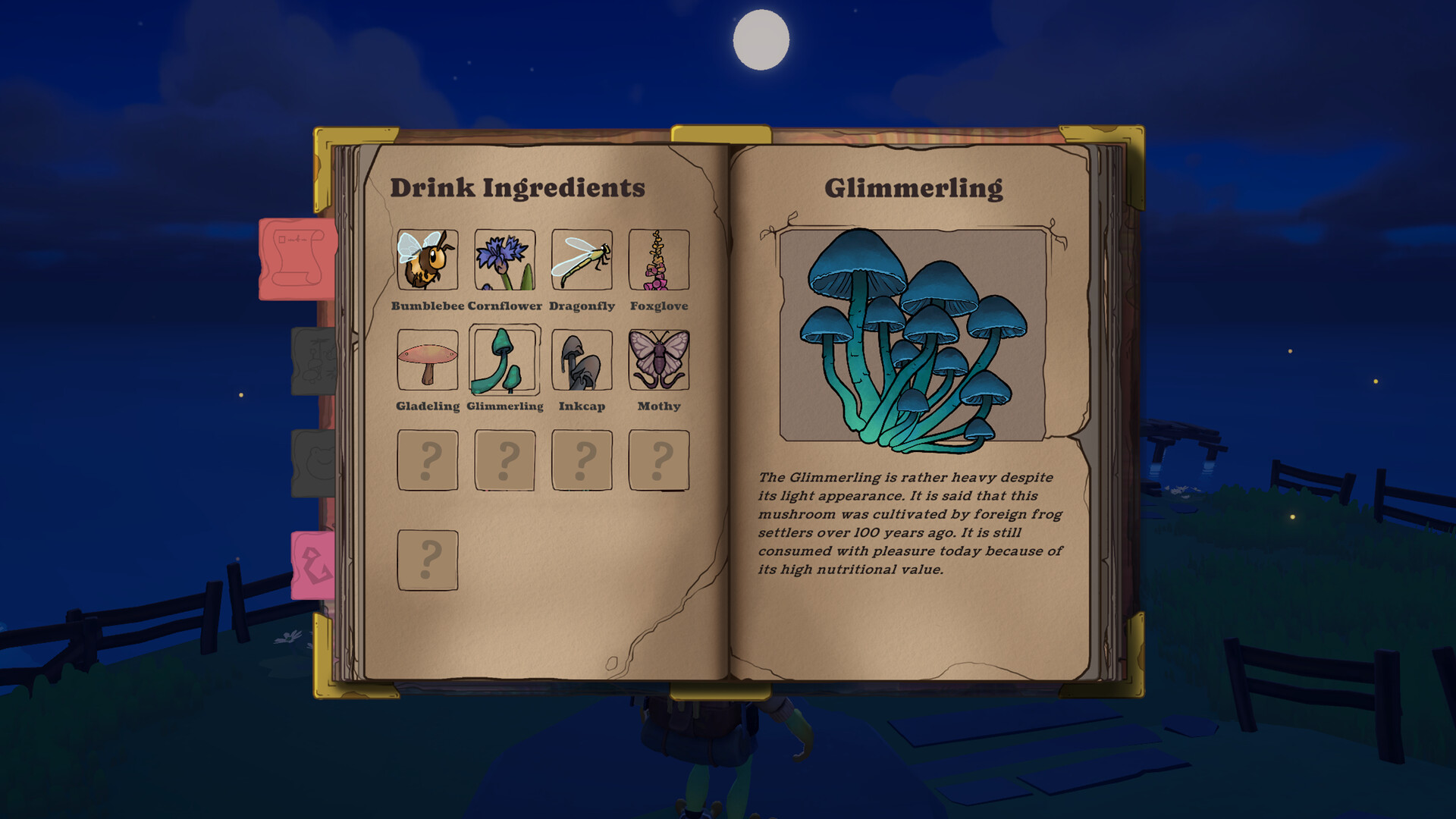Select the Bumblebee ingredient entry
The image size is (1456, 819).
click(x=428, y=260)
